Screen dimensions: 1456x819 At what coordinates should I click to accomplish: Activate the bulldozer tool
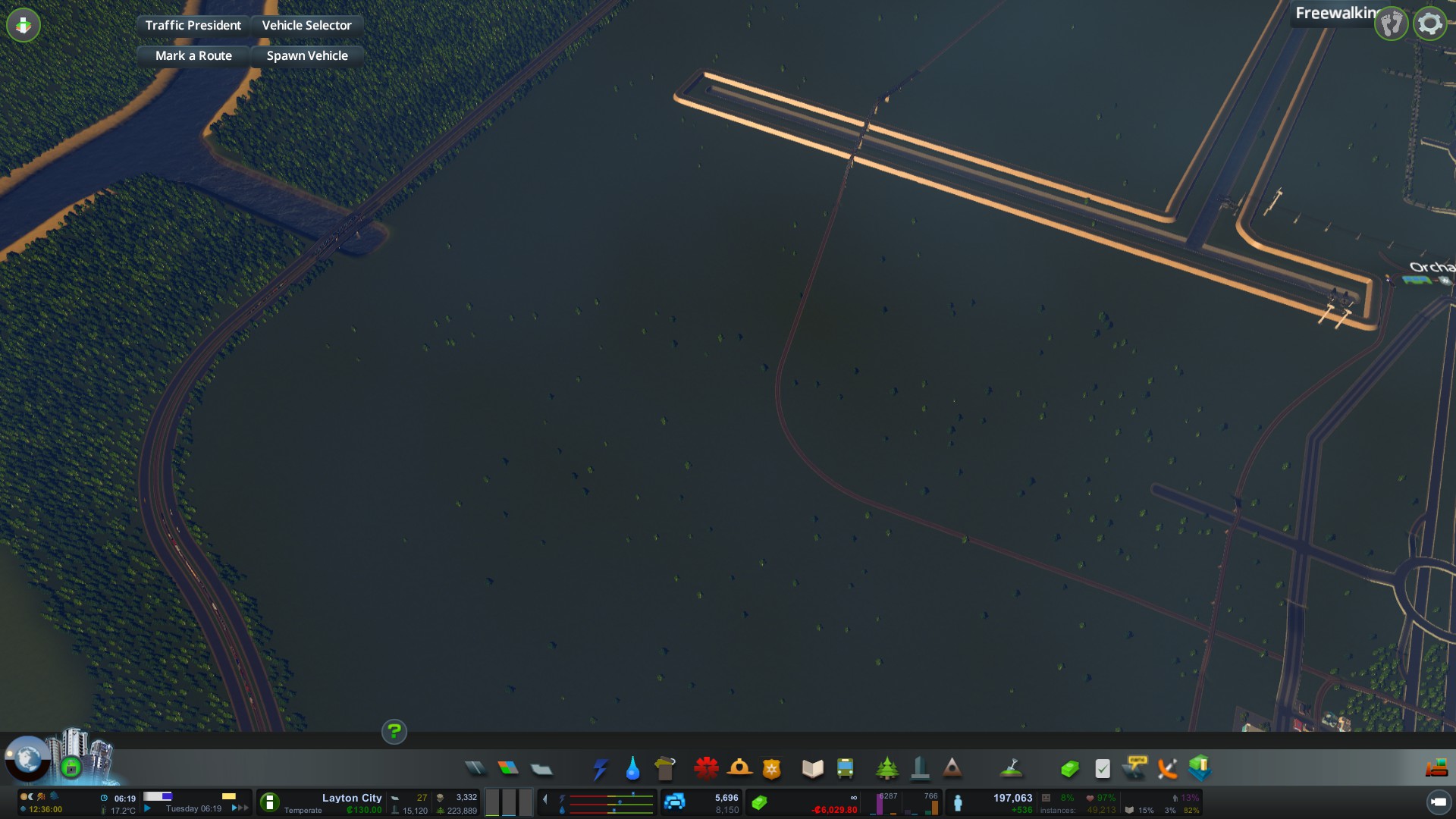coord(1436,769)
